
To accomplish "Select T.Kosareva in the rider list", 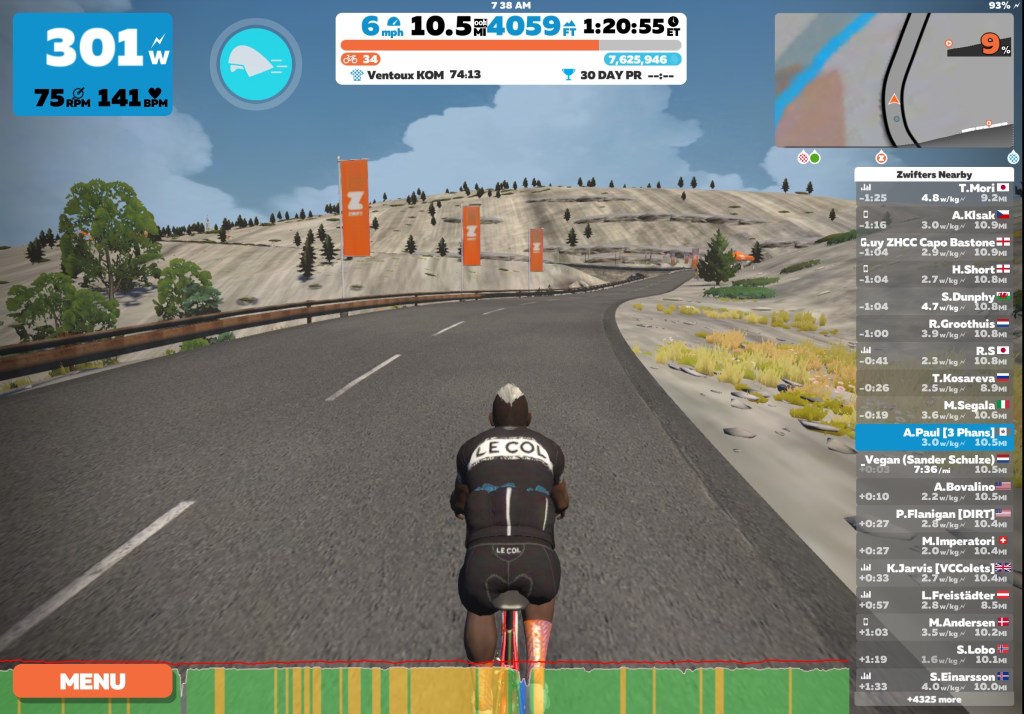I will click(934, 383).
